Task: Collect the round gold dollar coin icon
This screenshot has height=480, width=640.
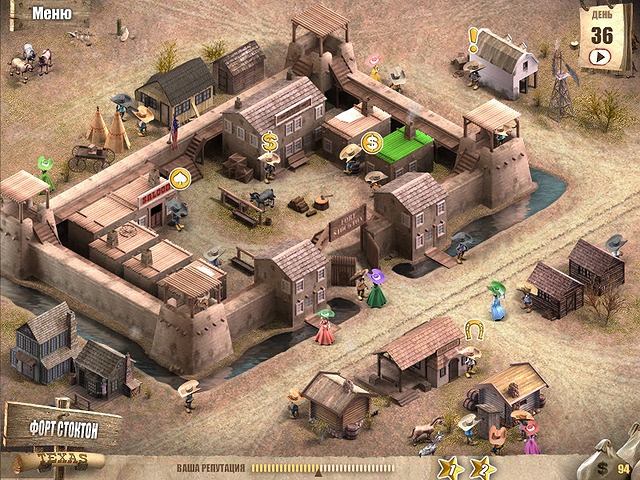Action: pos(373,143)
